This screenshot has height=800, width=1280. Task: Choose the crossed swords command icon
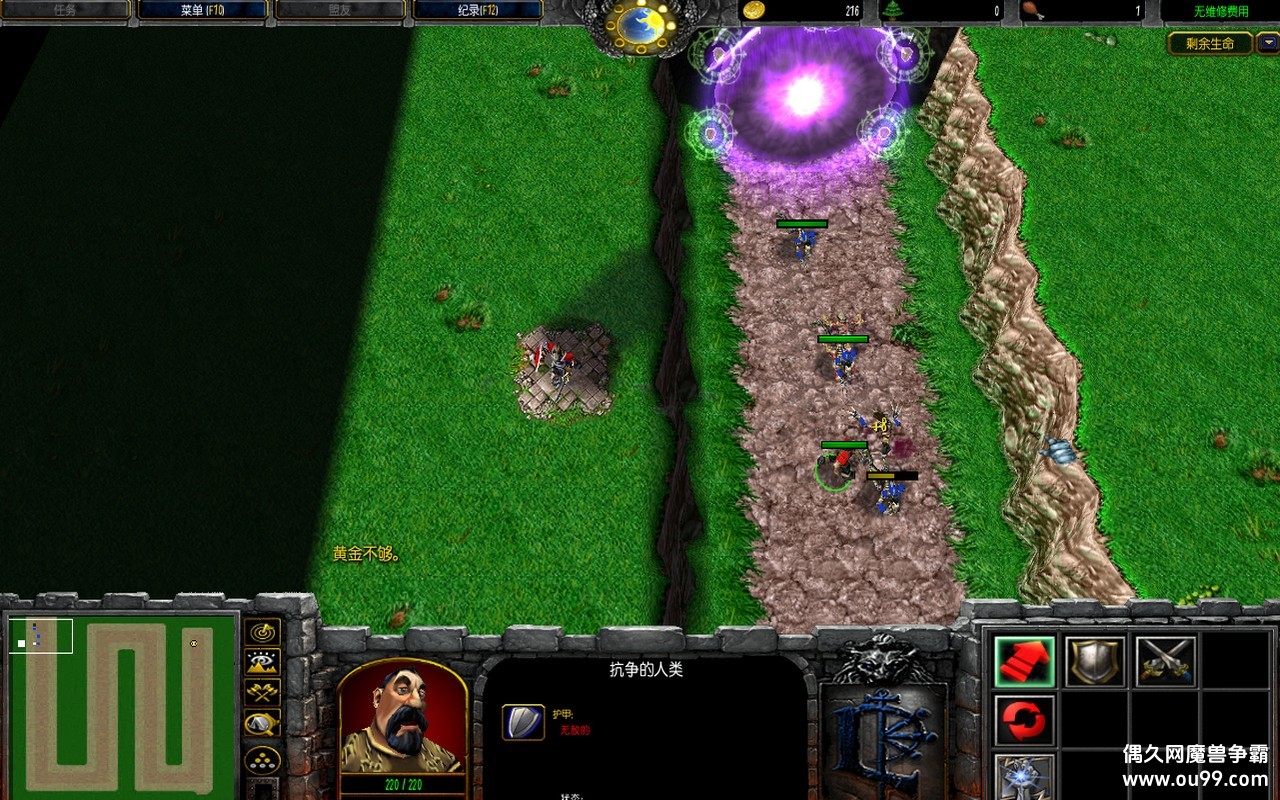[x=1166, y=661]
